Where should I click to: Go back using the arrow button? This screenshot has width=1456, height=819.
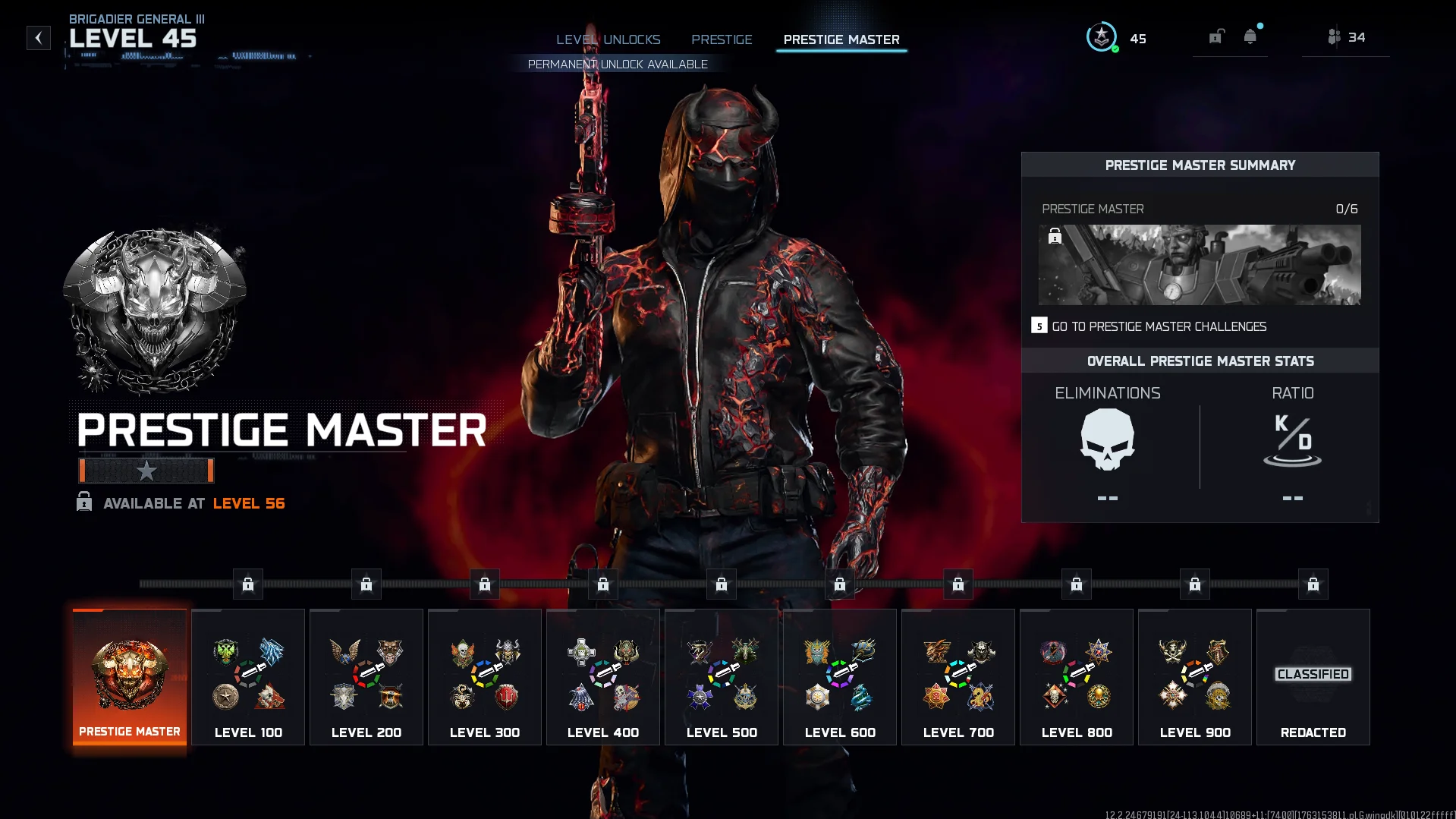[39, 38]
